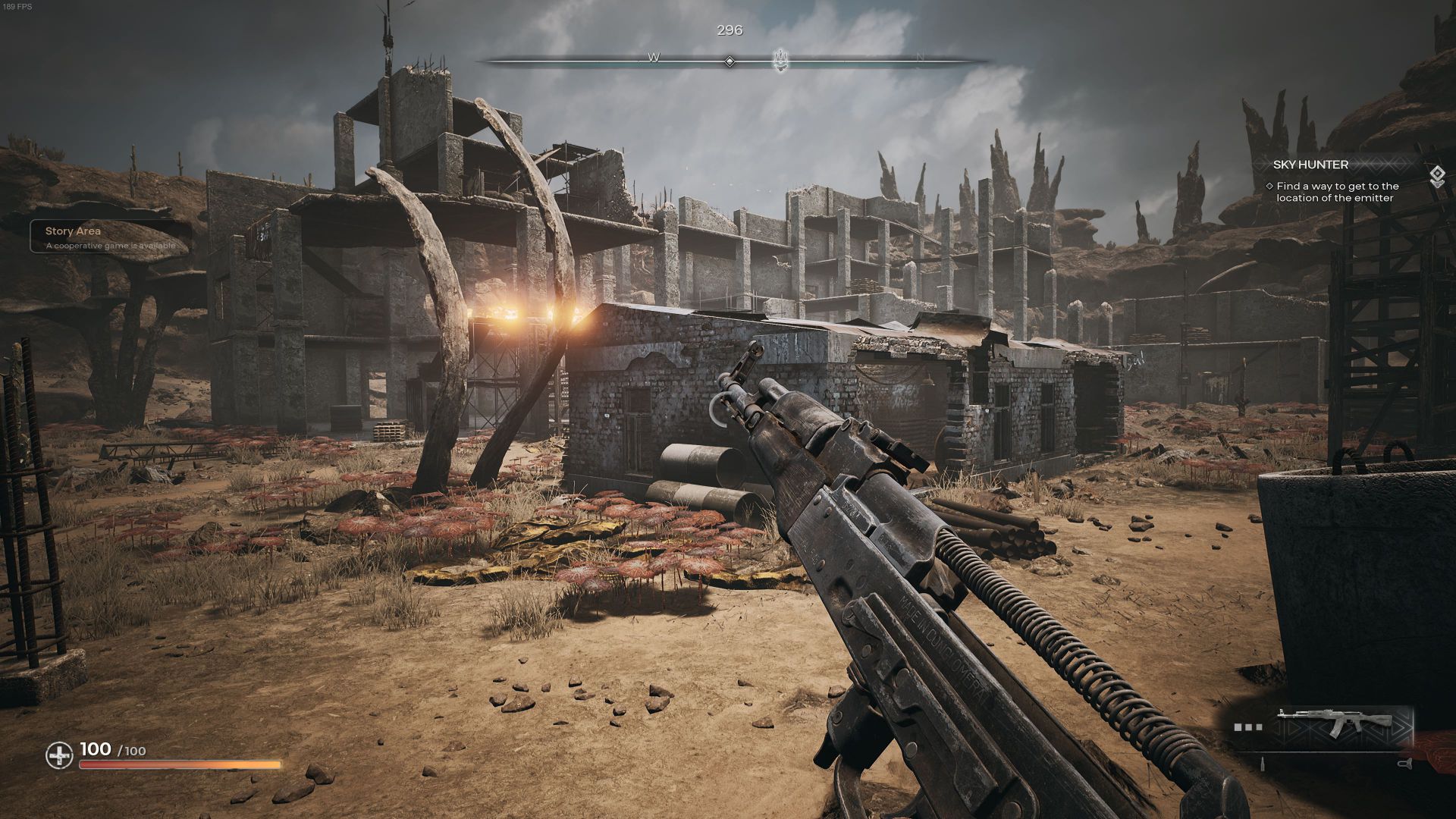Click the objective emblem on the compass
The image size is (1456, 819).
[x=780, y=60]
